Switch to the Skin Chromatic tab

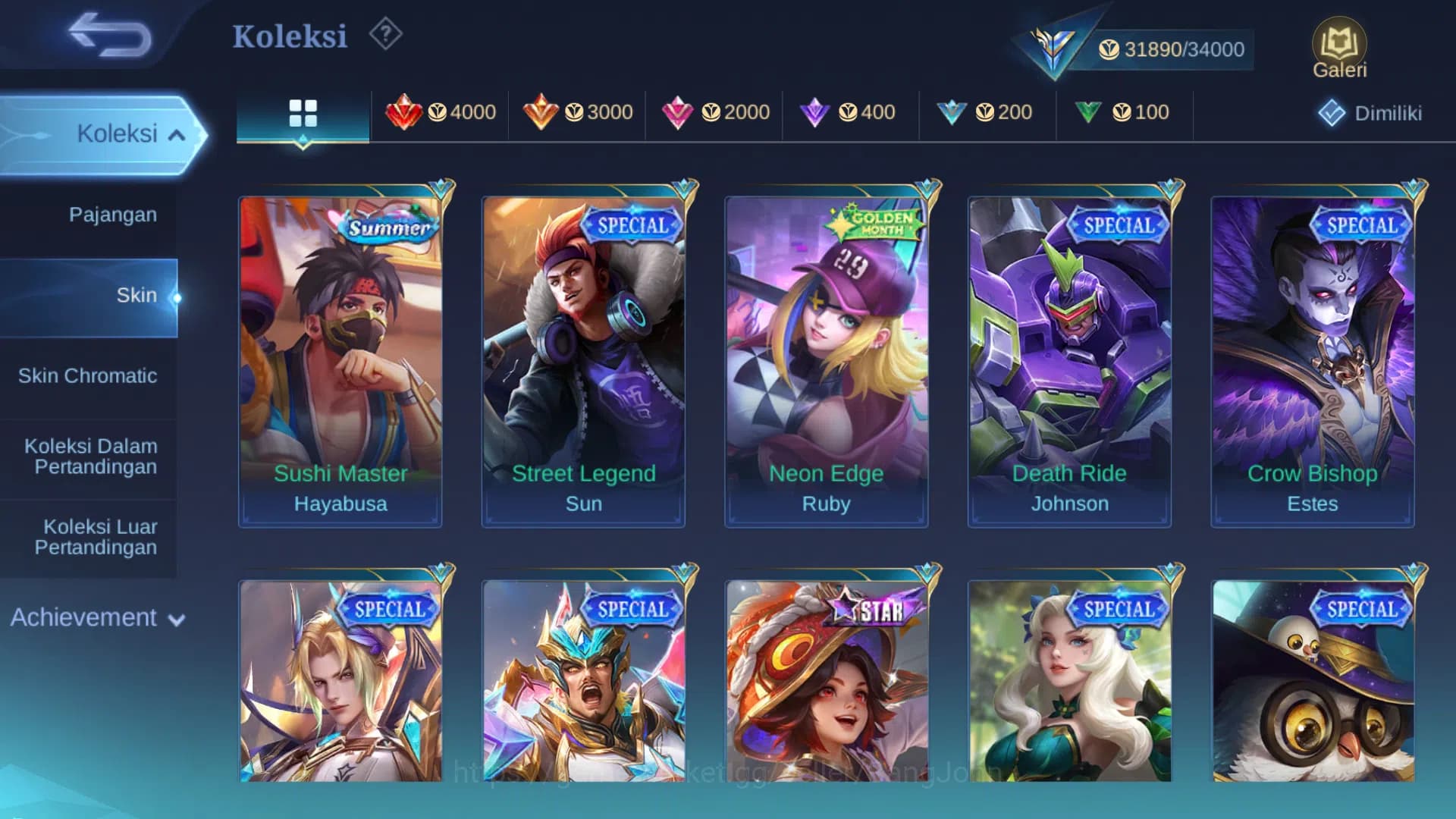89,375
